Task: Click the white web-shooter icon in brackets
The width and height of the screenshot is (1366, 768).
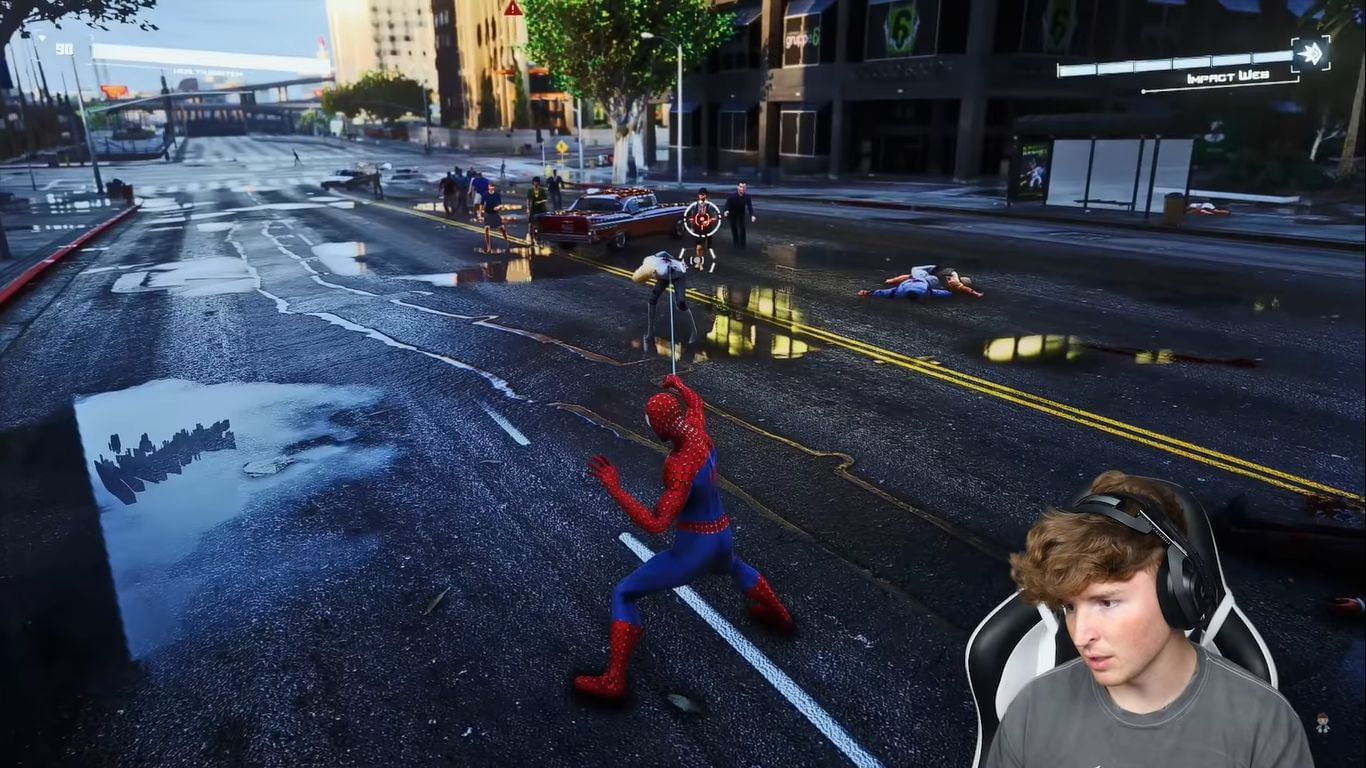Action: click(x=1311, y=55)
